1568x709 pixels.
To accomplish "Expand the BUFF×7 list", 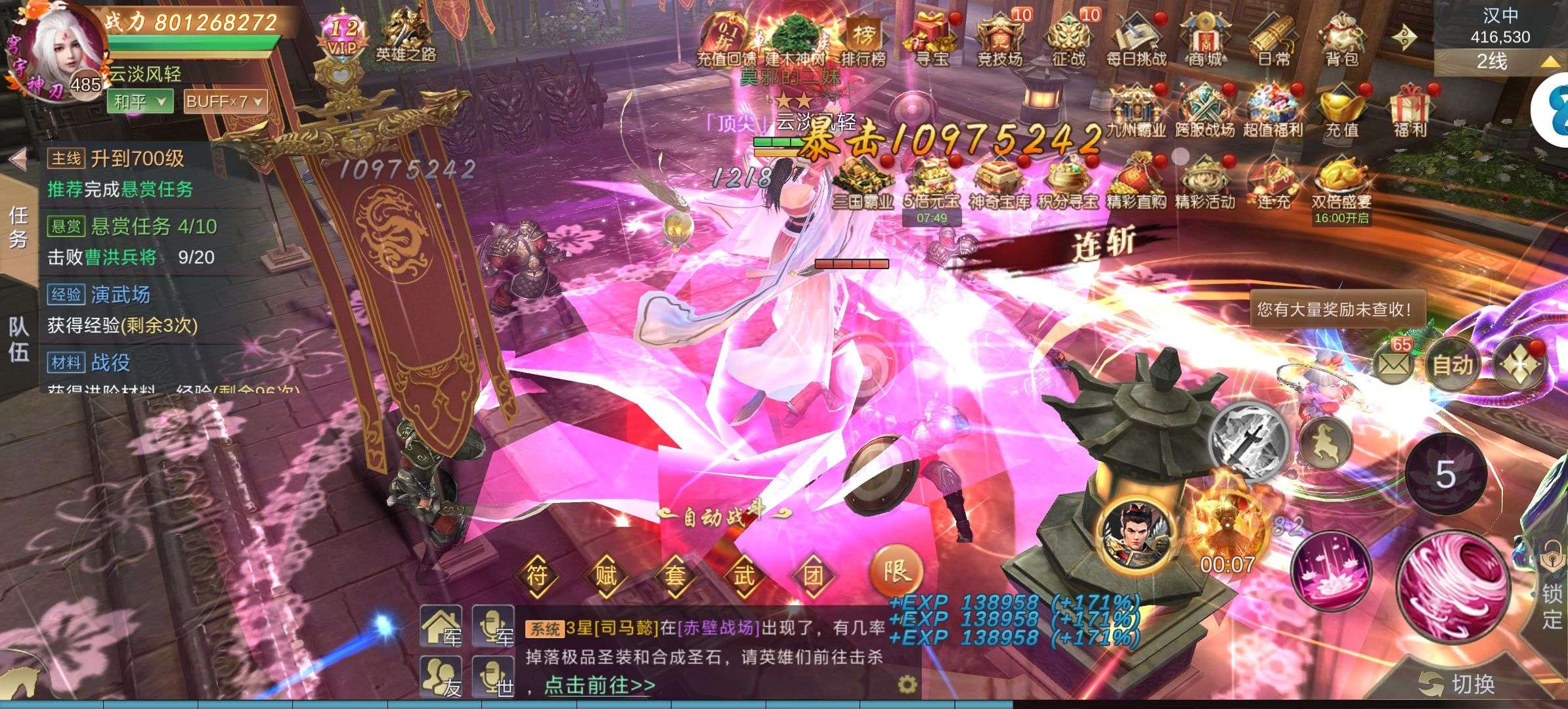I will coord(225,102).
